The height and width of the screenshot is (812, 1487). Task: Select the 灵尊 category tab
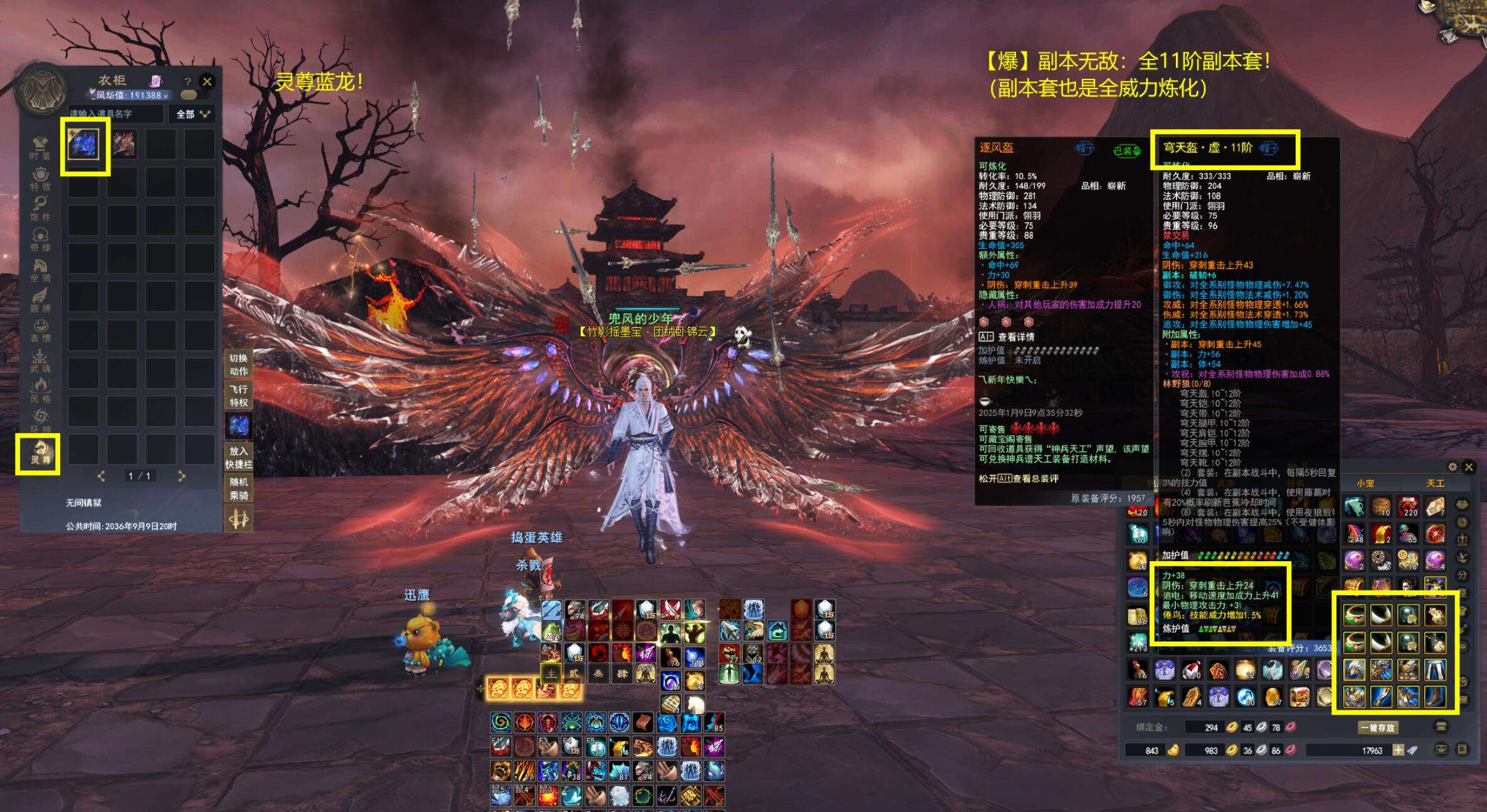click(x=39, y=453)
